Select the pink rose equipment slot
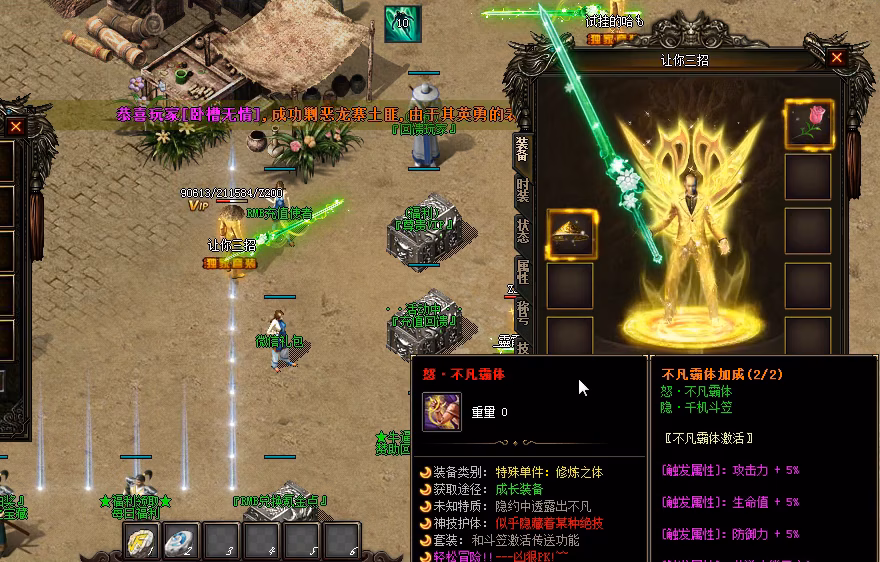This screenshot has height=562, width=880. pyautogui.click(x=808, y=124)
